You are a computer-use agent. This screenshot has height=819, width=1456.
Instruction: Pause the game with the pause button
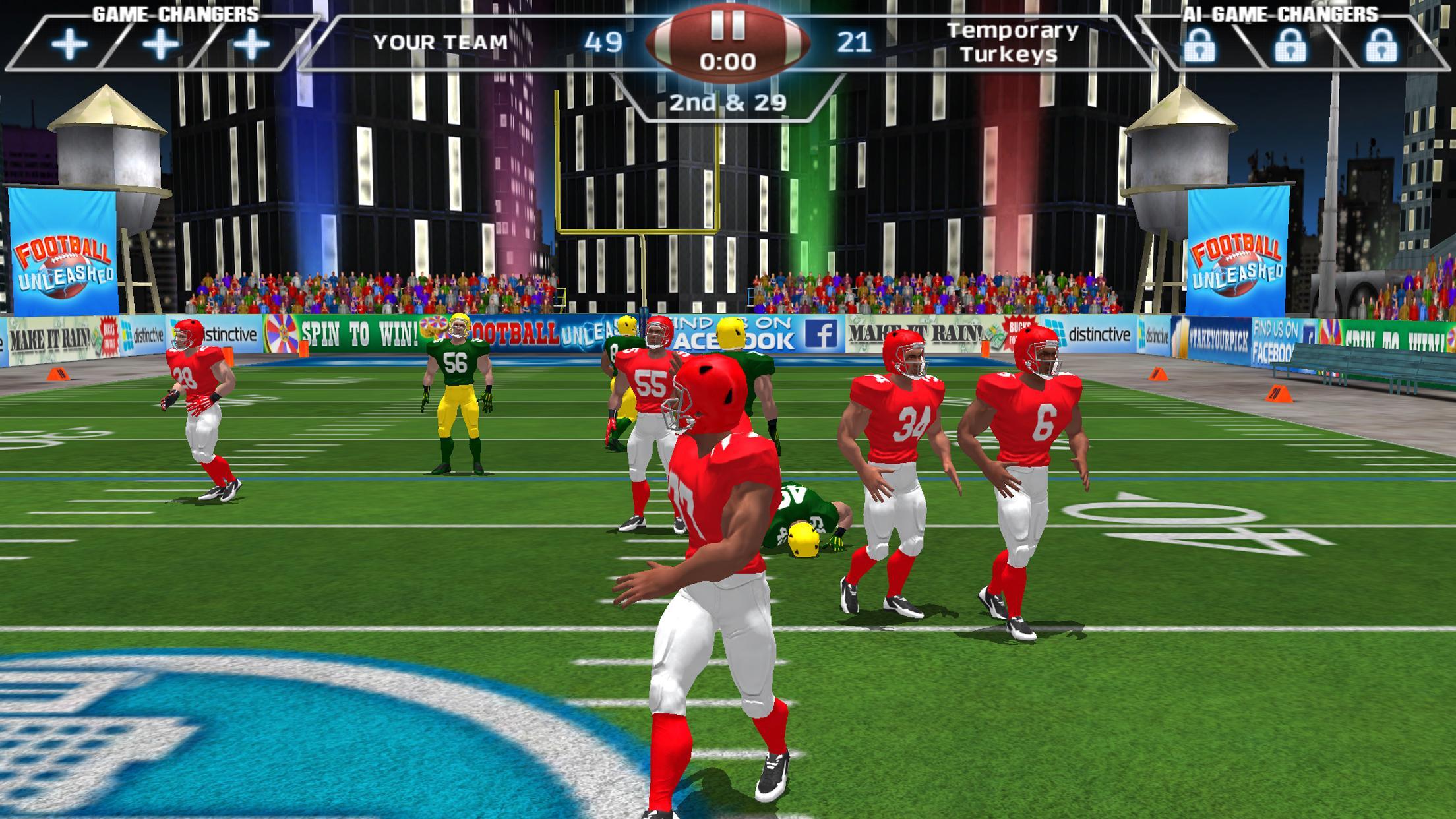[729, 26]
